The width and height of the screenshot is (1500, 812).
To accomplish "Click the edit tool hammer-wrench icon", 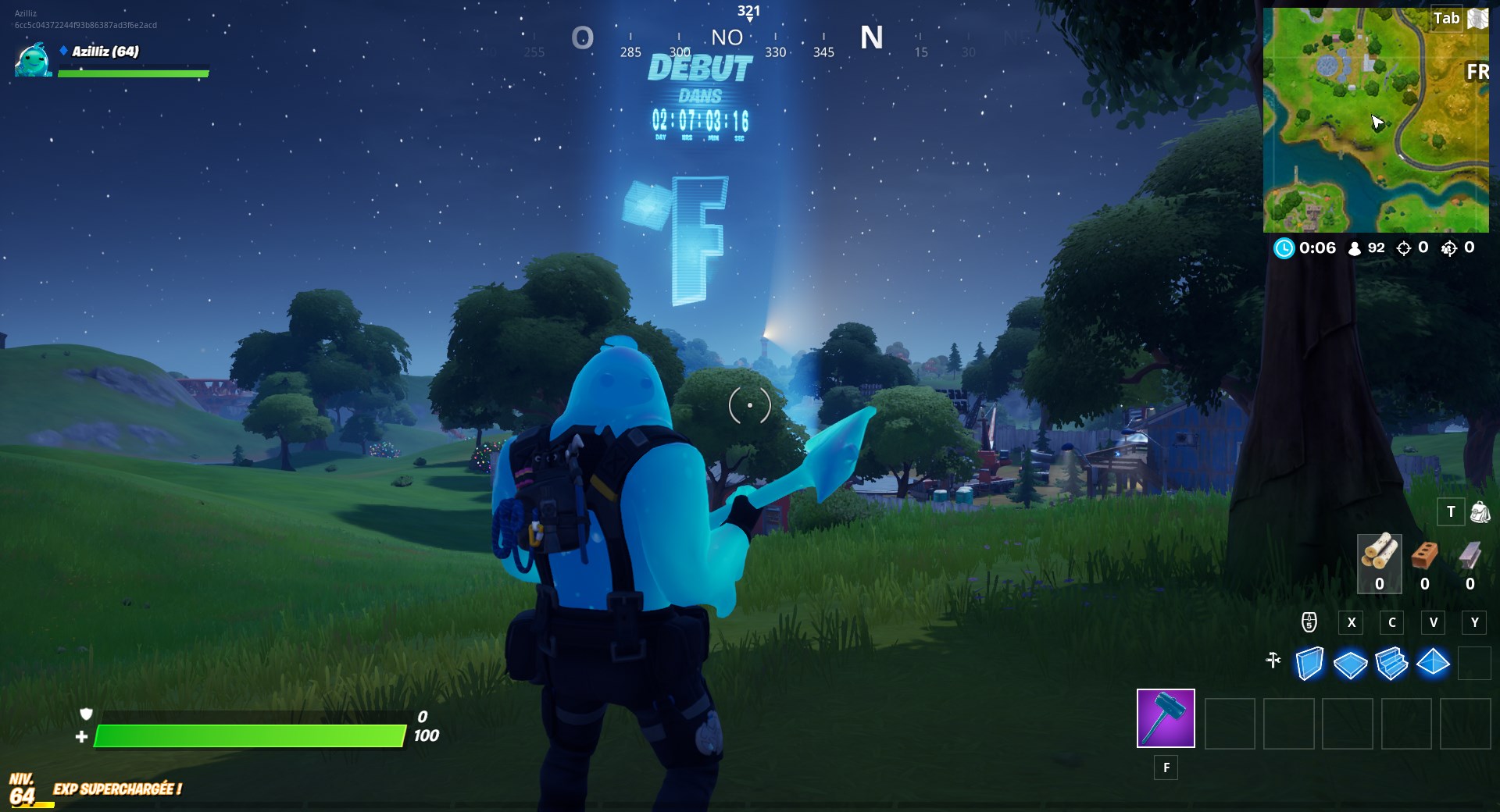I will (1273, 661).
